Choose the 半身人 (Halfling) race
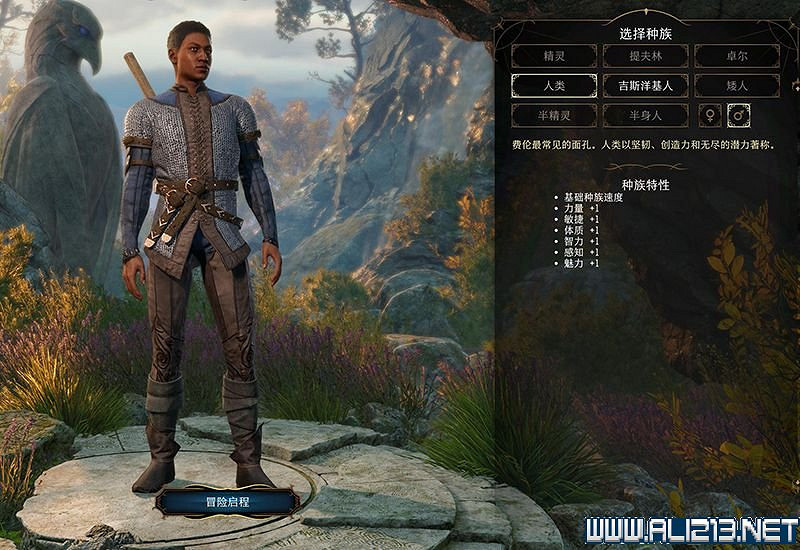 [x=645, y=115]
